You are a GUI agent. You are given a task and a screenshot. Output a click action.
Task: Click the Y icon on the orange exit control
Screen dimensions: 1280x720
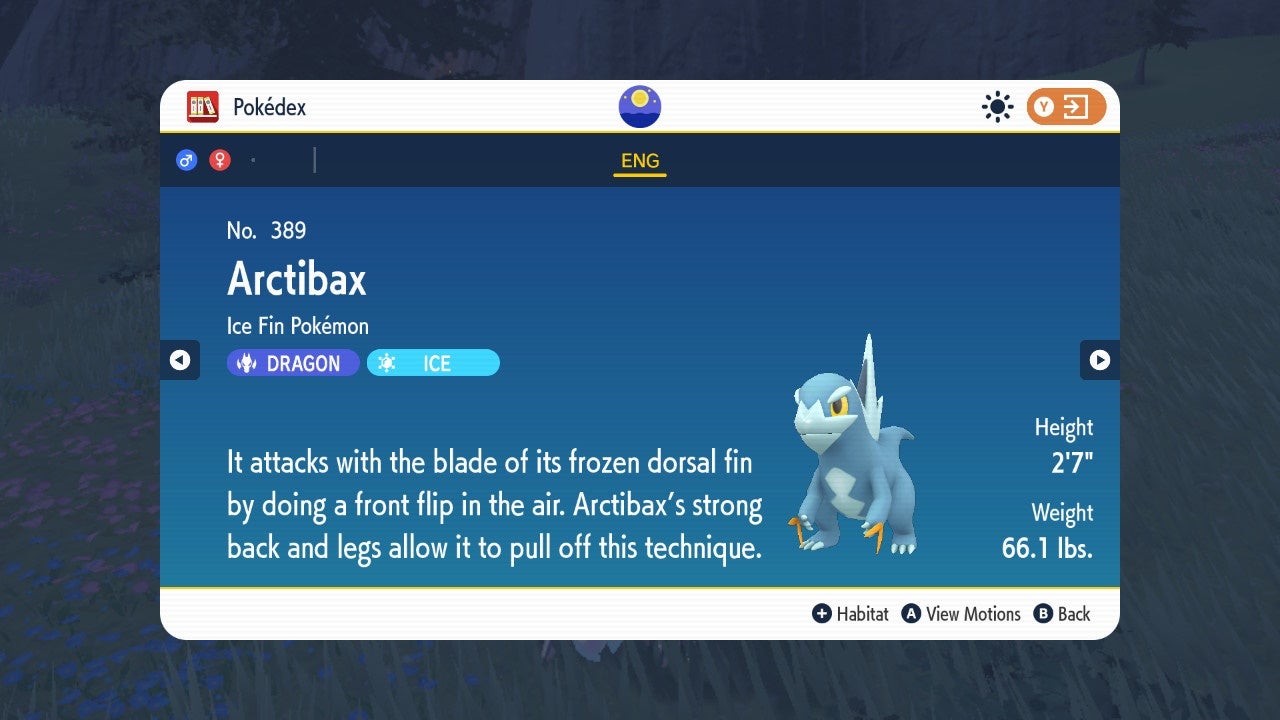click(1044, 107)
